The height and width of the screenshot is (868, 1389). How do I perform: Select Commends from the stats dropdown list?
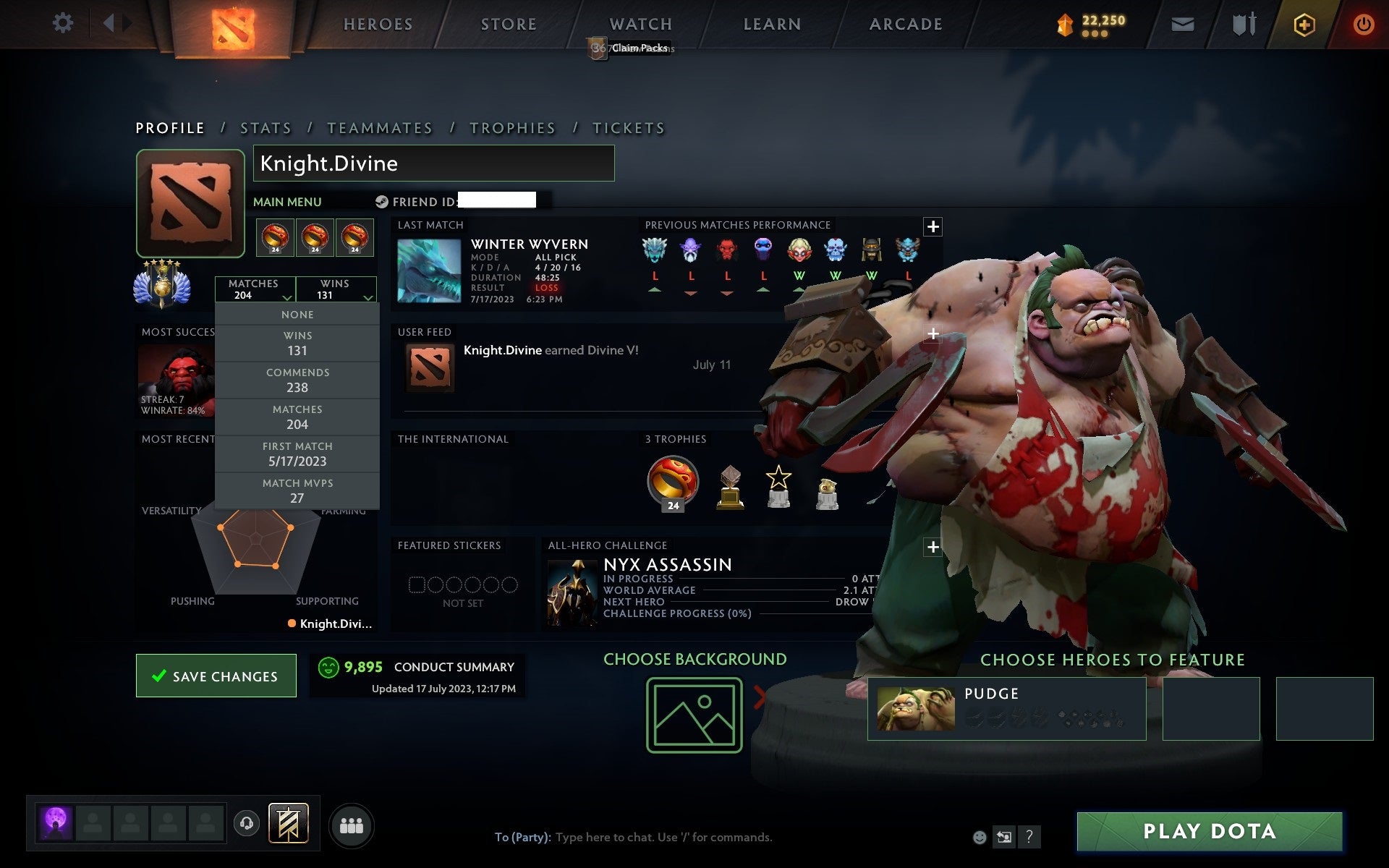point(297,379)
